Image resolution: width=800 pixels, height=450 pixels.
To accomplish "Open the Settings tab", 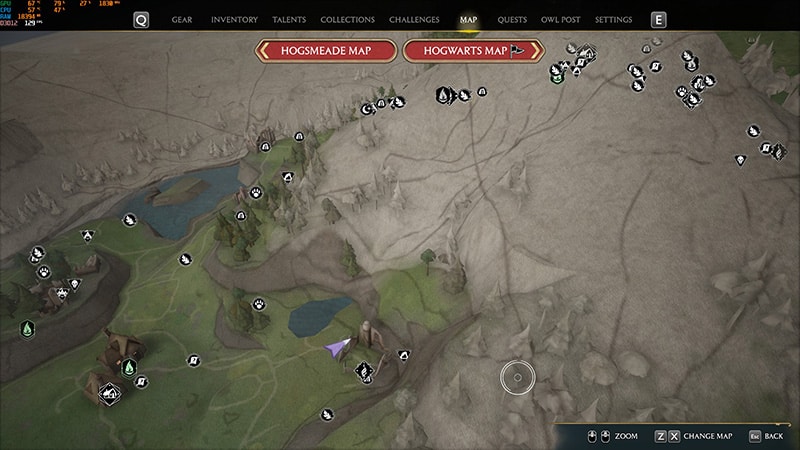I will (613, 20).
